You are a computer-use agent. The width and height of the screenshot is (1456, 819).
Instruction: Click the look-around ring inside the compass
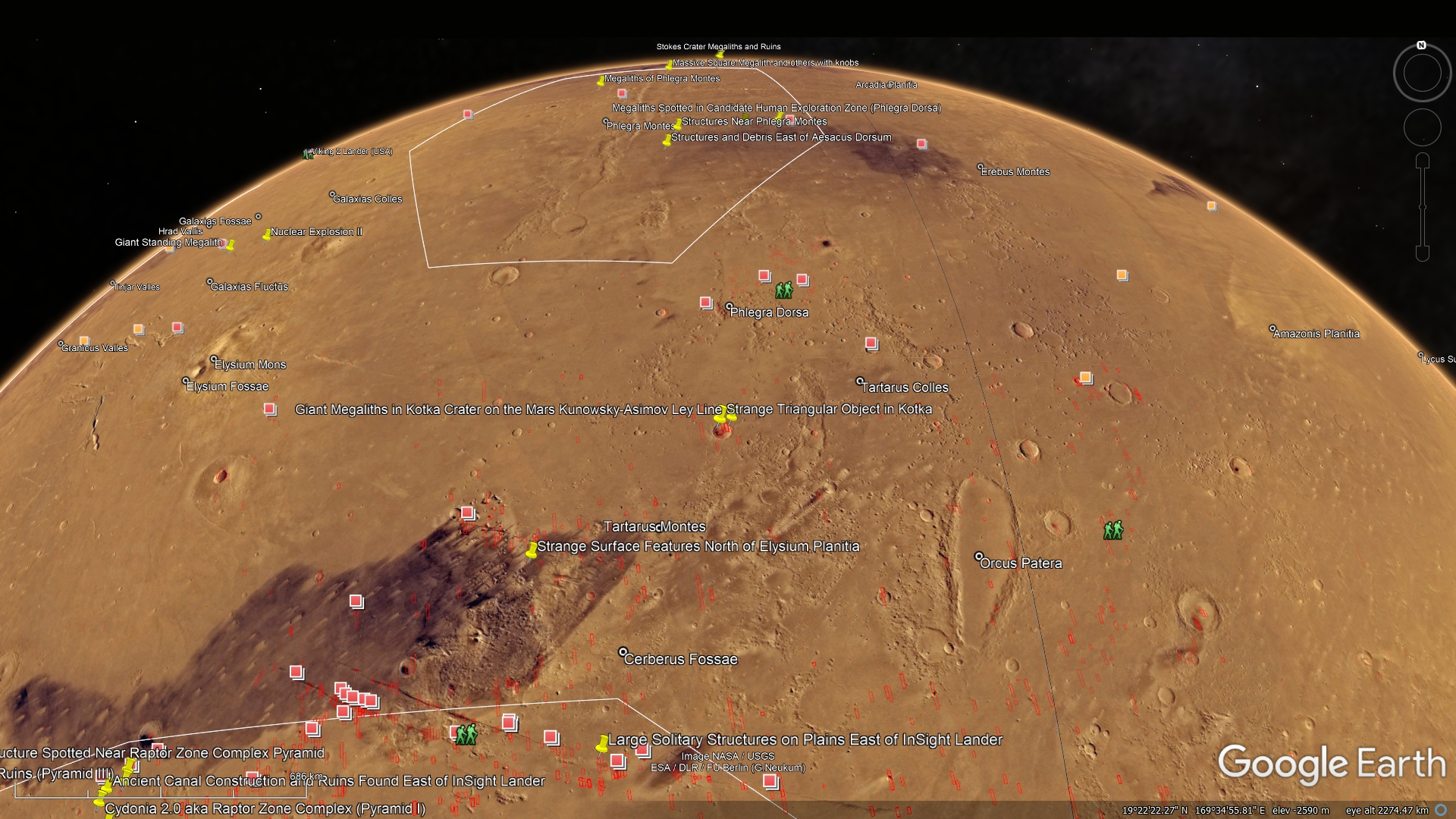pyautogui.click(x=1422, y=74)
